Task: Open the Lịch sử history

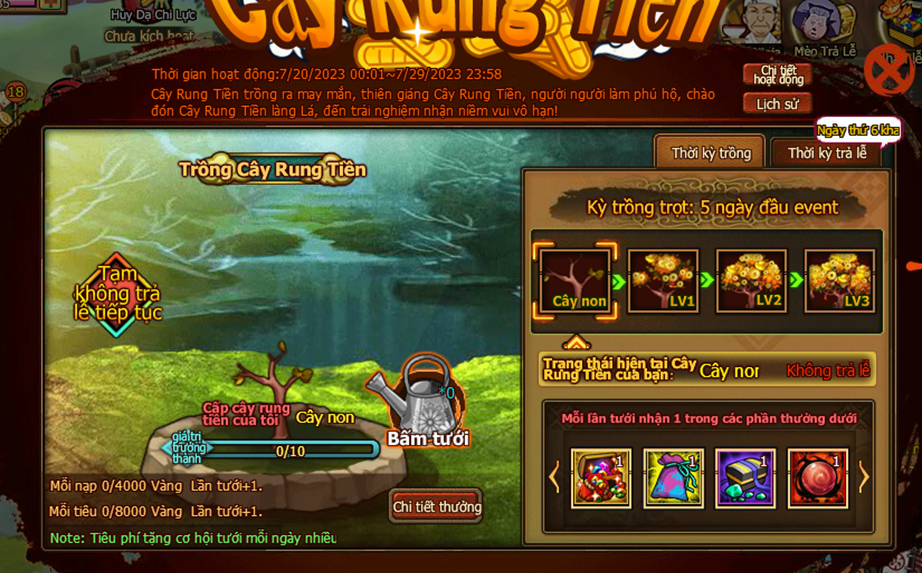Action: [x=777, y=104]
